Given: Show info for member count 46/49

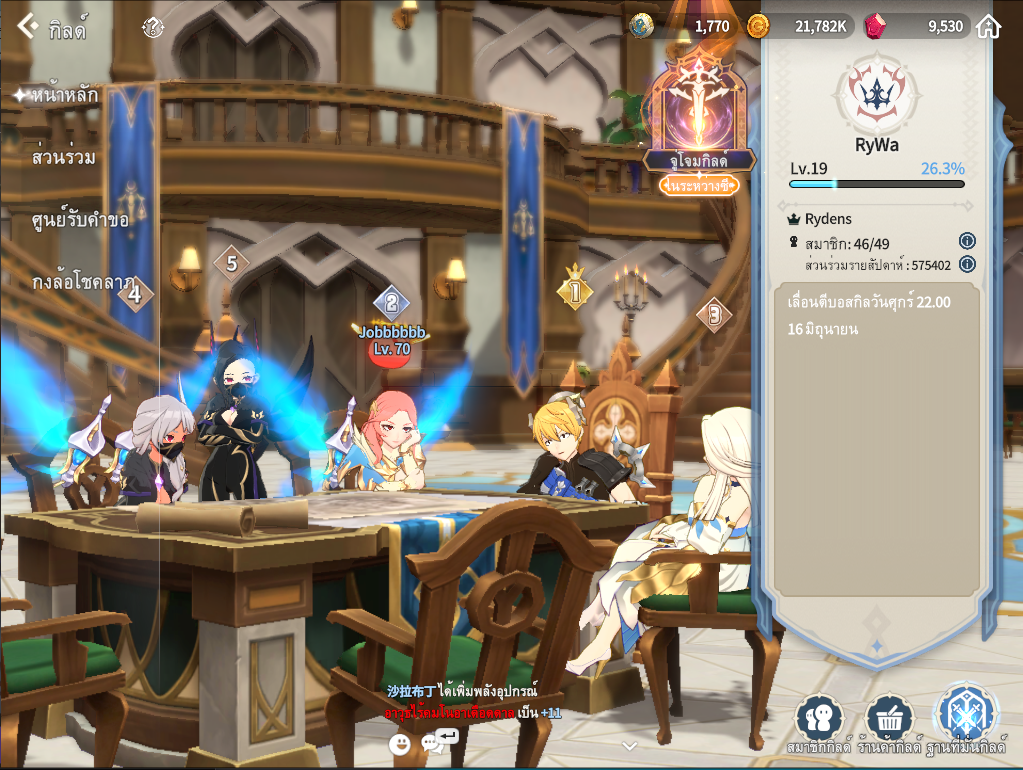Looking at the screenshot, I should pos(966,241).
